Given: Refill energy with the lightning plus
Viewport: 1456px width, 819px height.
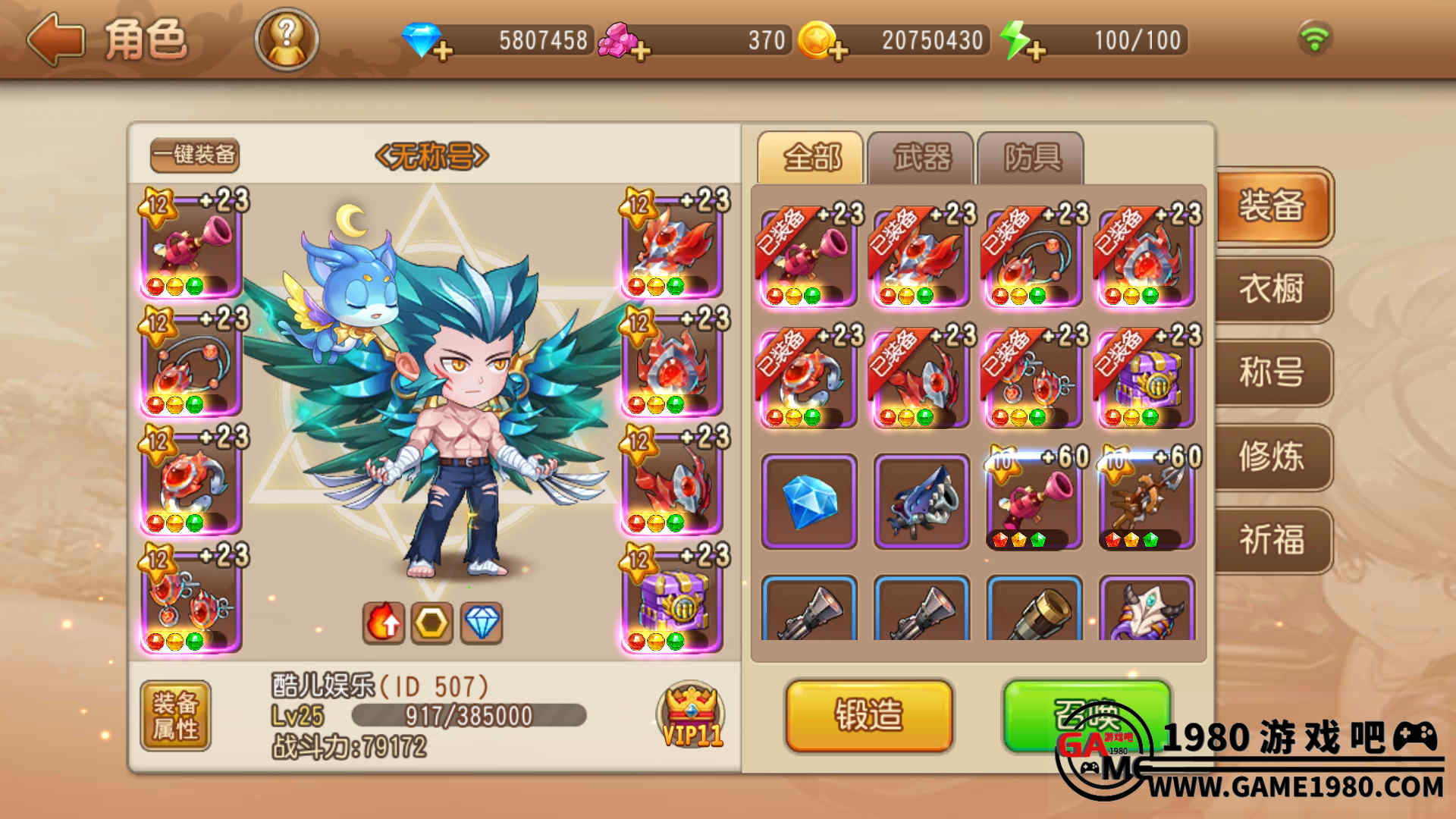Looking at the screenshot, I should coord(1036,52).
